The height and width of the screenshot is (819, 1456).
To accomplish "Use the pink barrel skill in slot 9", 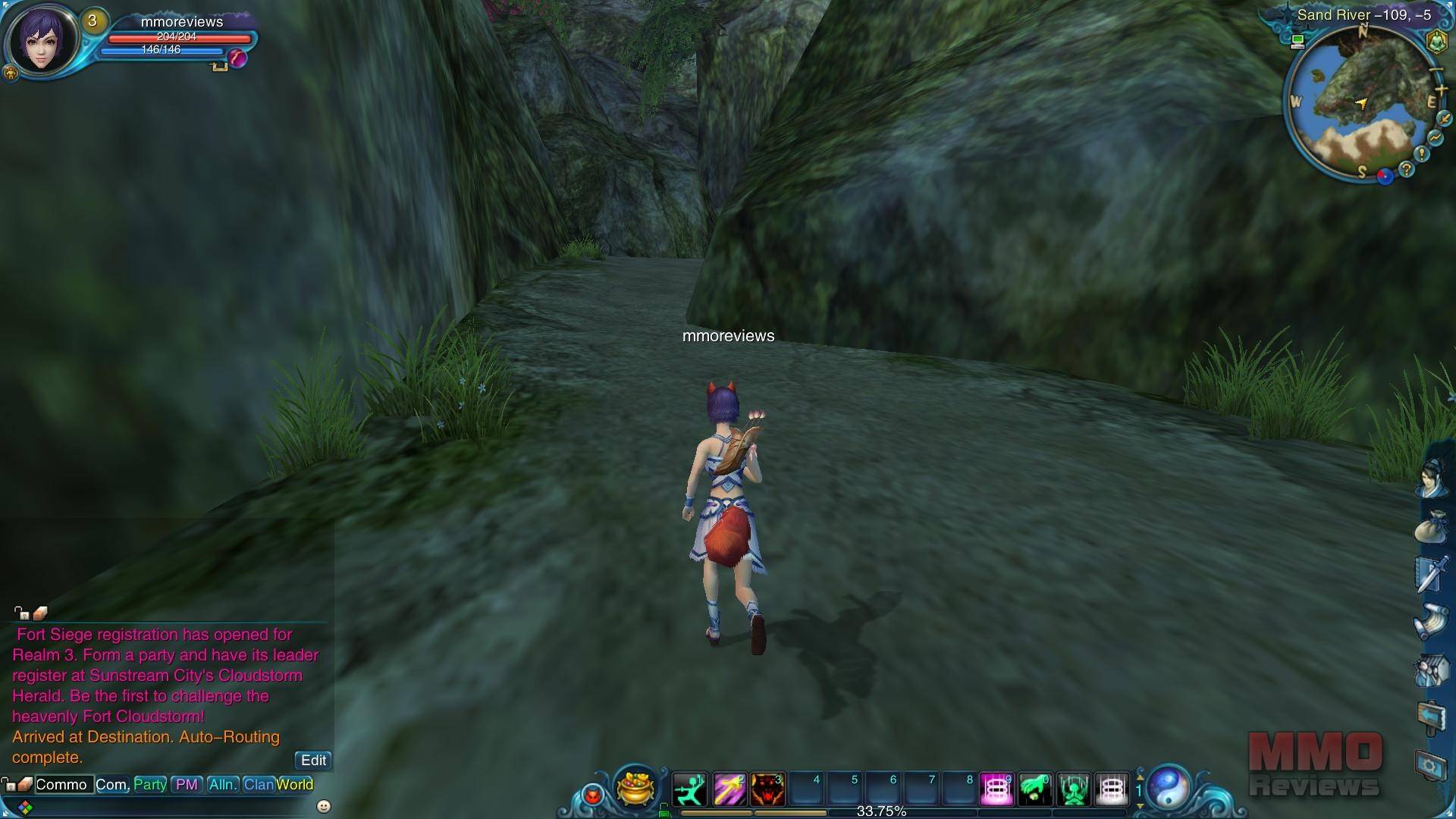I will point(996,790).
